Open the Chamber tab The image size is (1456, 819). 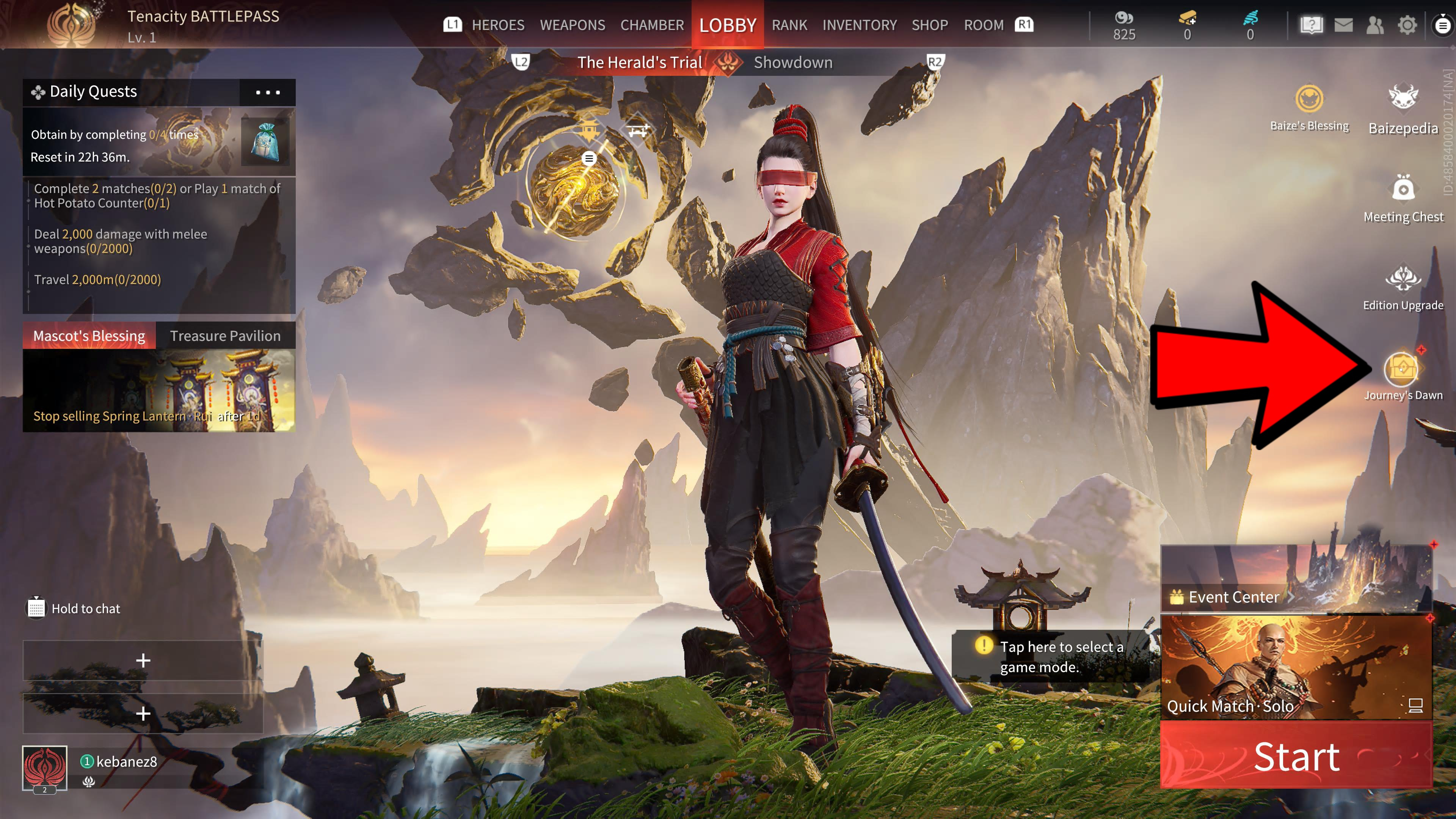click(x=652, y=25)
